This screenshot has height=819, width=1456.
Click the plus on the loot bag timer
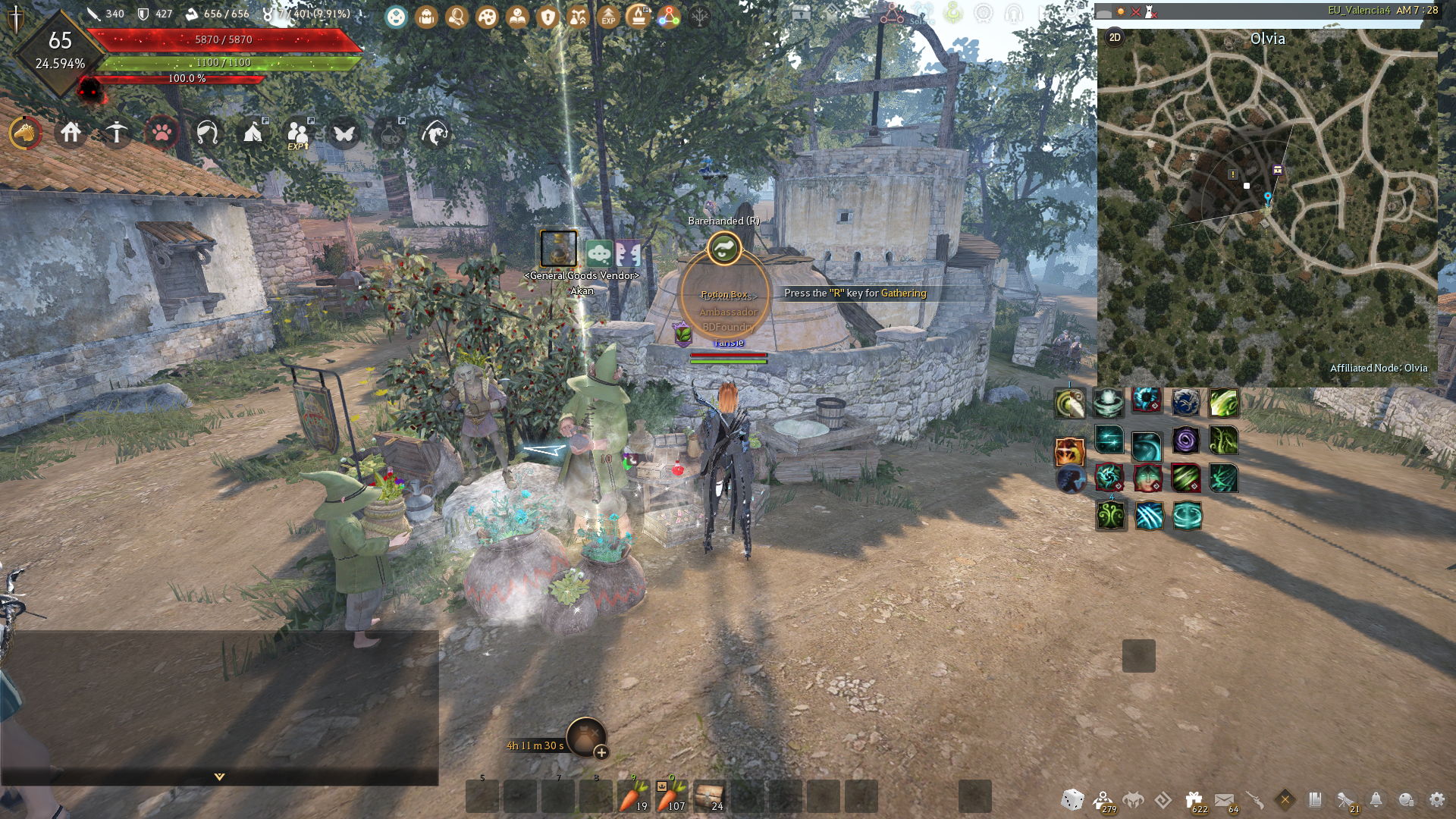point(601,752)
